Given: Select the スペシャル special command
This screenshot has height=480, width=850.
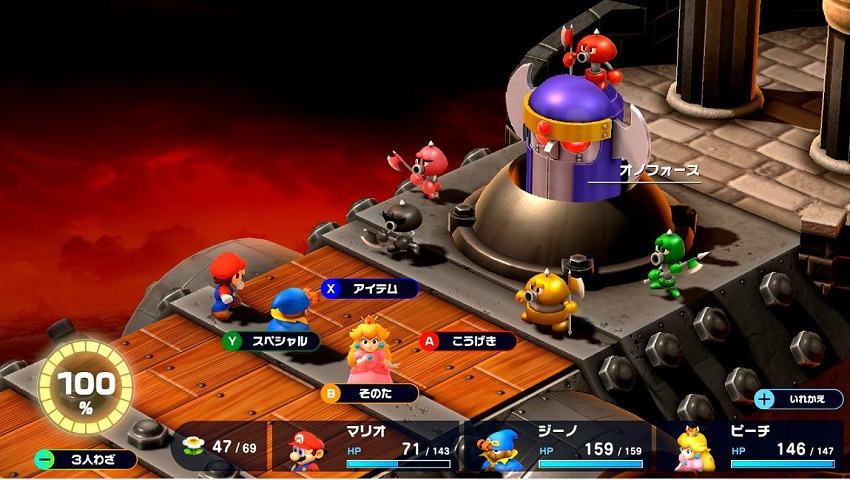Looking at the screenshot, I should pyautogui.click(x=272, y=341).
